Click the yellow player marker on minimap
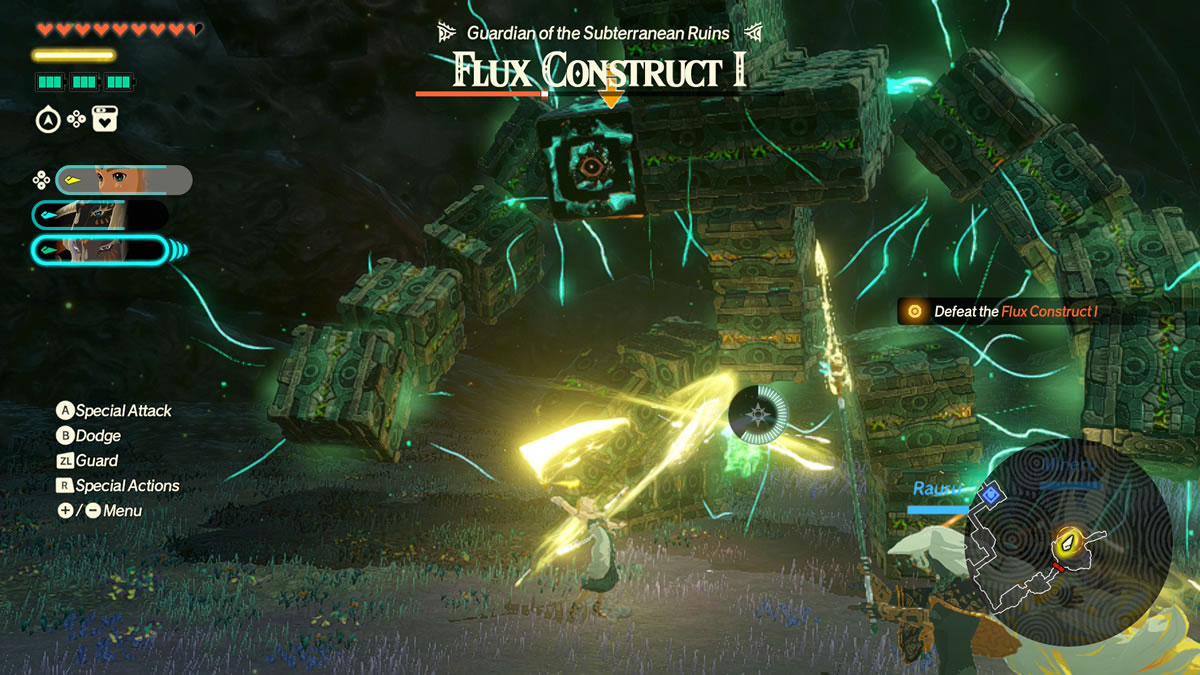 click(x=1067, y=543)
